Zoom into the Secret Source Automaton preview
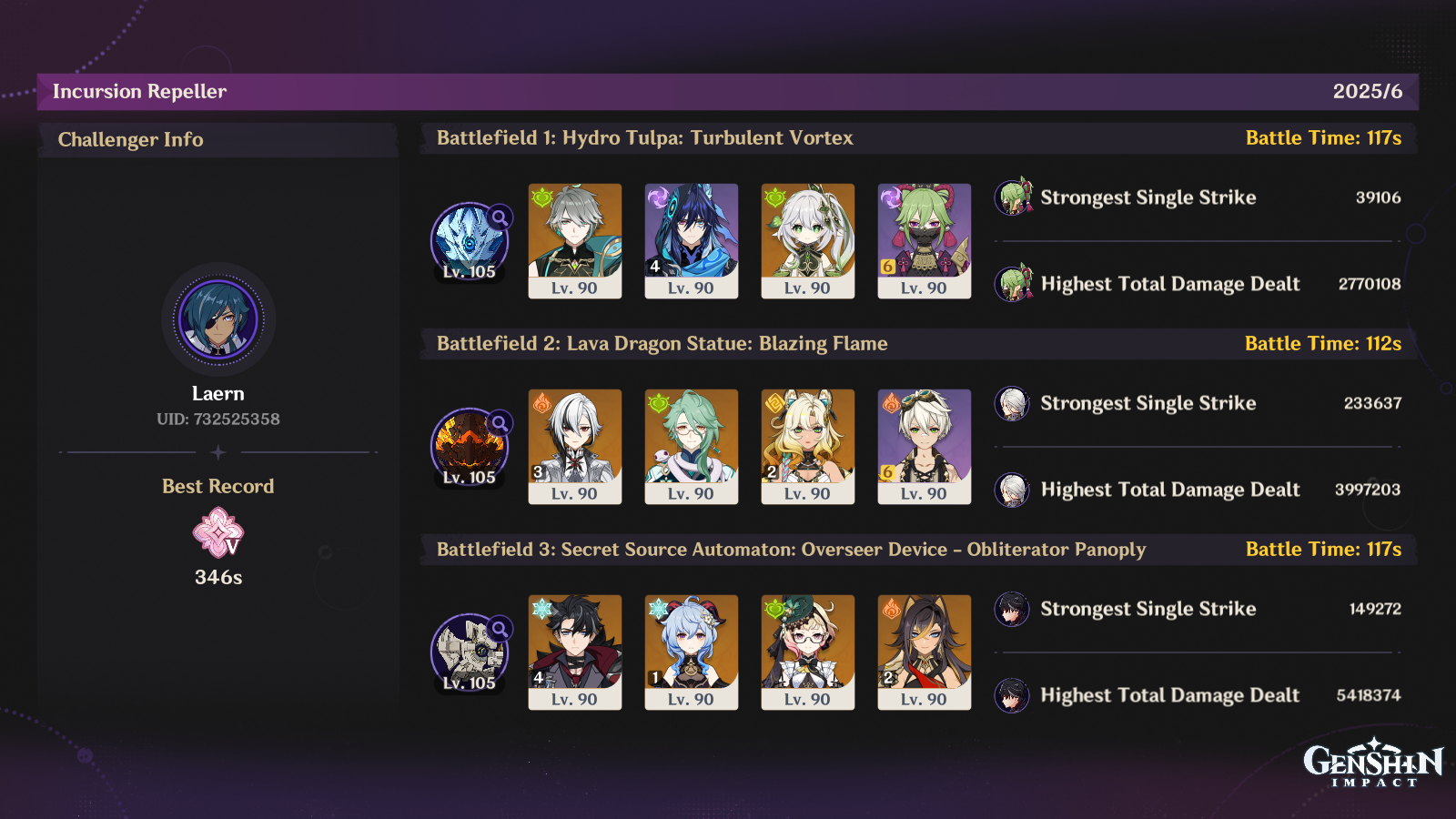This screenshot has width=1456, height=819. point(468,651)
